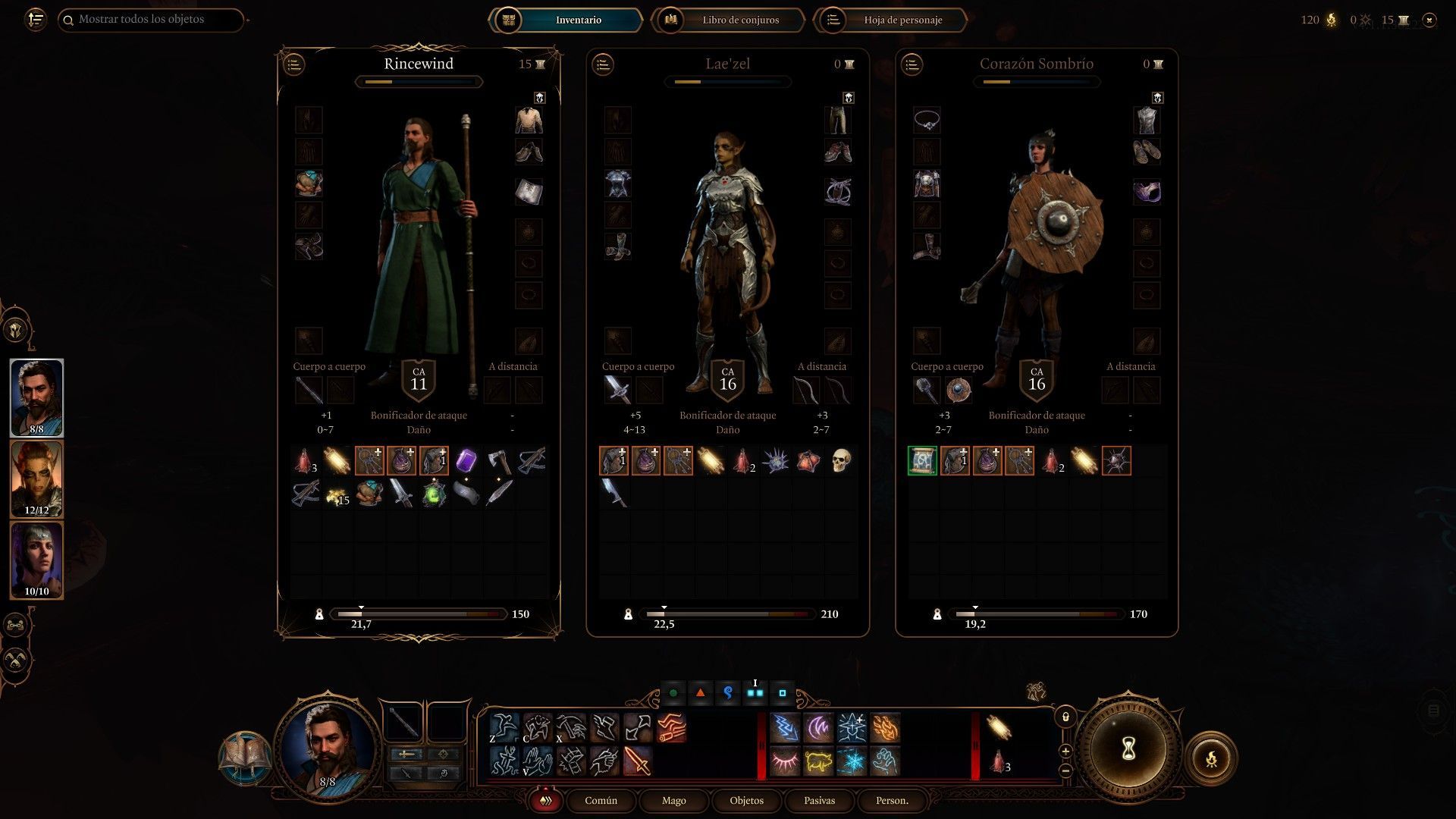The height and width of the screenshot is (819, 1456).
Task: Toggle the hotbar lock icon
Action: (1065, 717)
